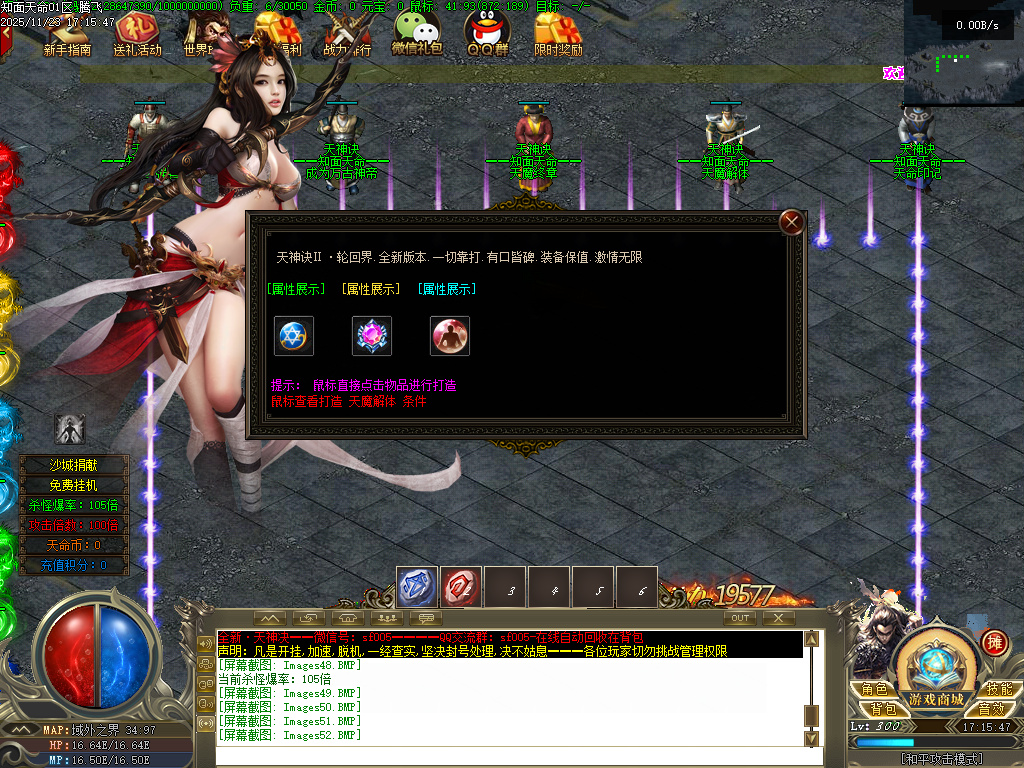This screenshot has width=1024, height=768.
Task: Open the 新手指南 beginner guide
Action: click(x=67, y=36)
